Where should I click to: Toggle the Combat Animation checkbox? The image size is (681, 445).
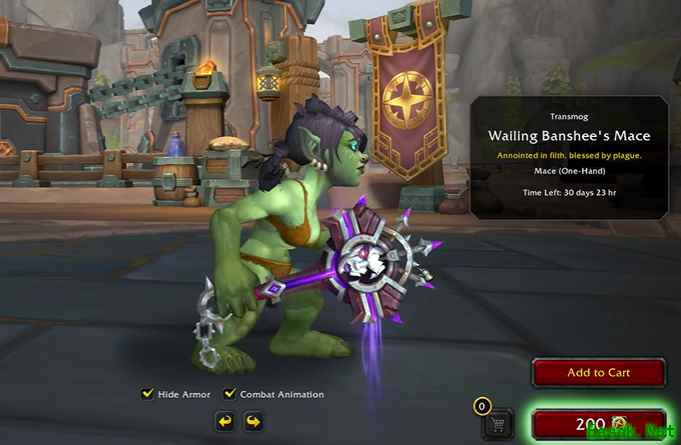tap(231, 394)
